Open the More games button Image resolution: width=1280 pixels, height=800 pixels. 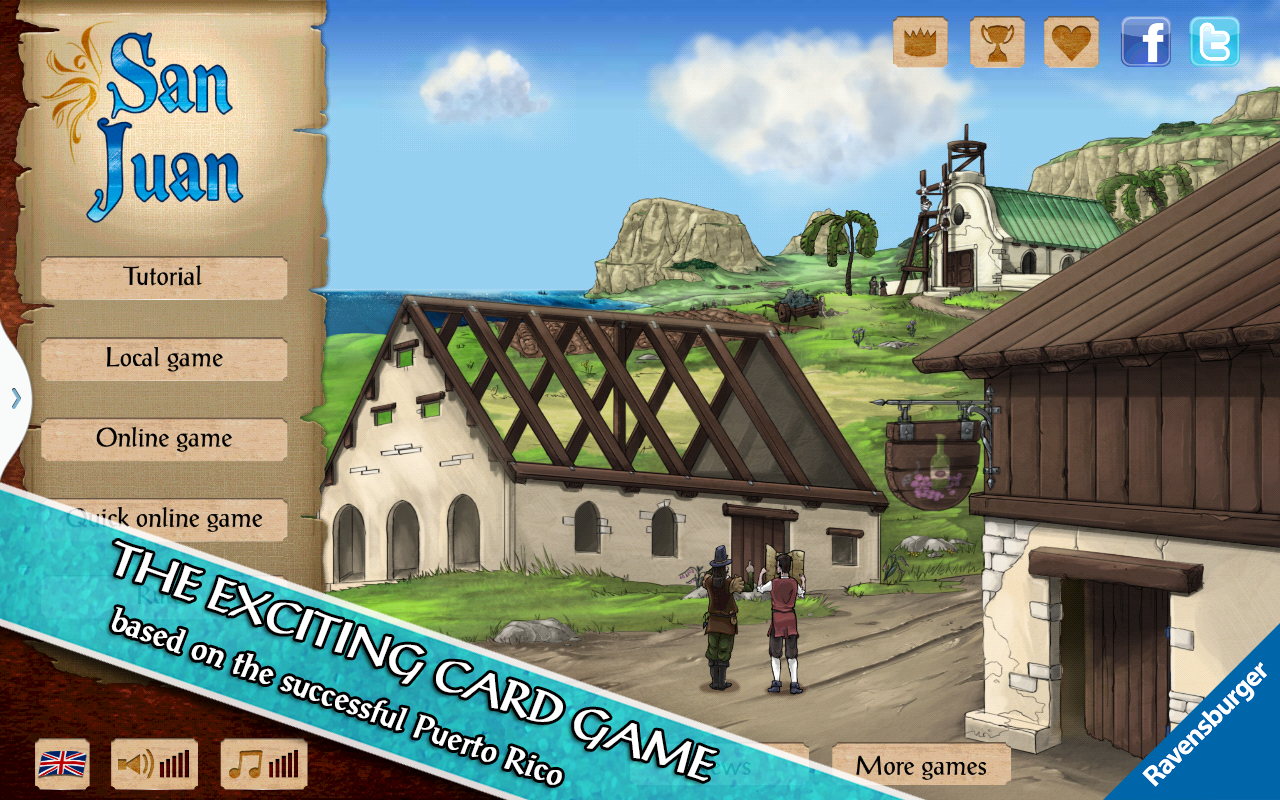tap(921, 766)
